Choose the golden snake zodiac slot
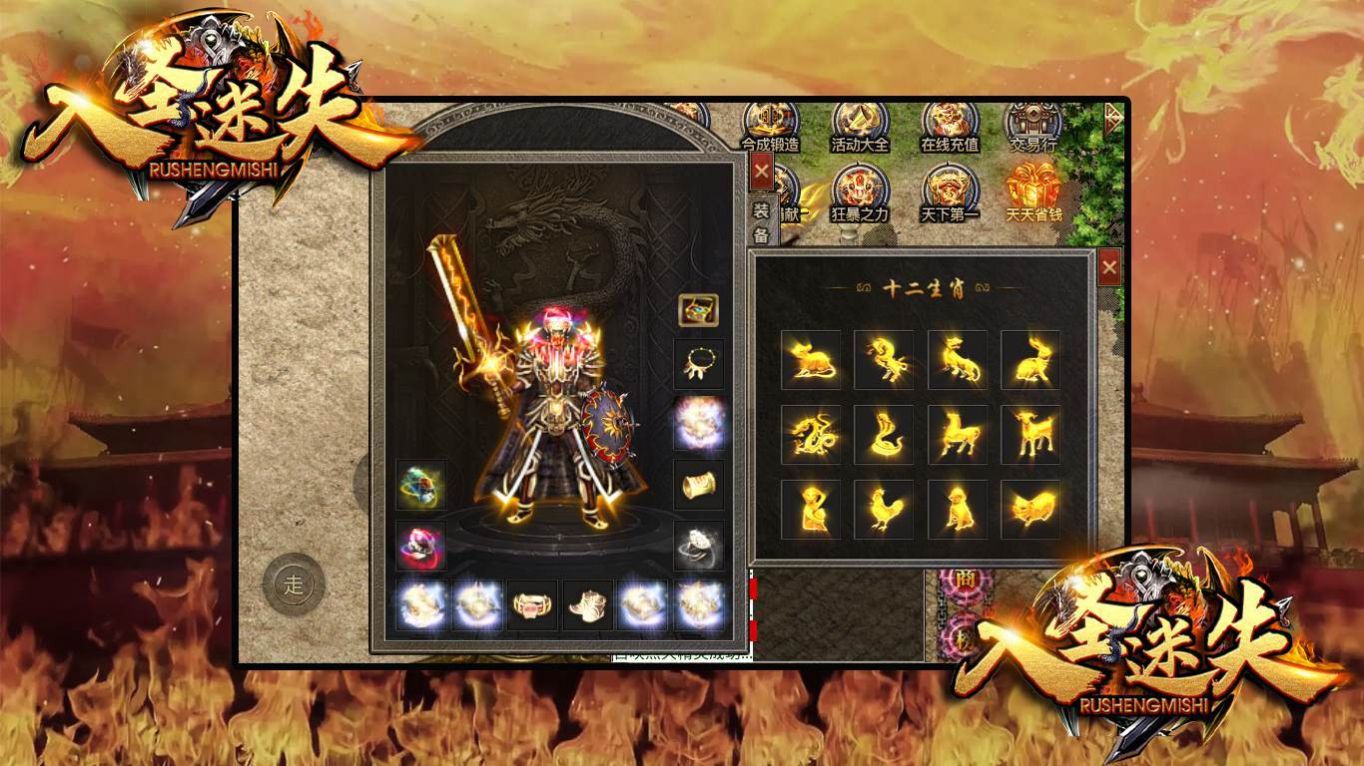Viewport: 1364px width, 766px height. pyautogui.click(x=883, y=435)
